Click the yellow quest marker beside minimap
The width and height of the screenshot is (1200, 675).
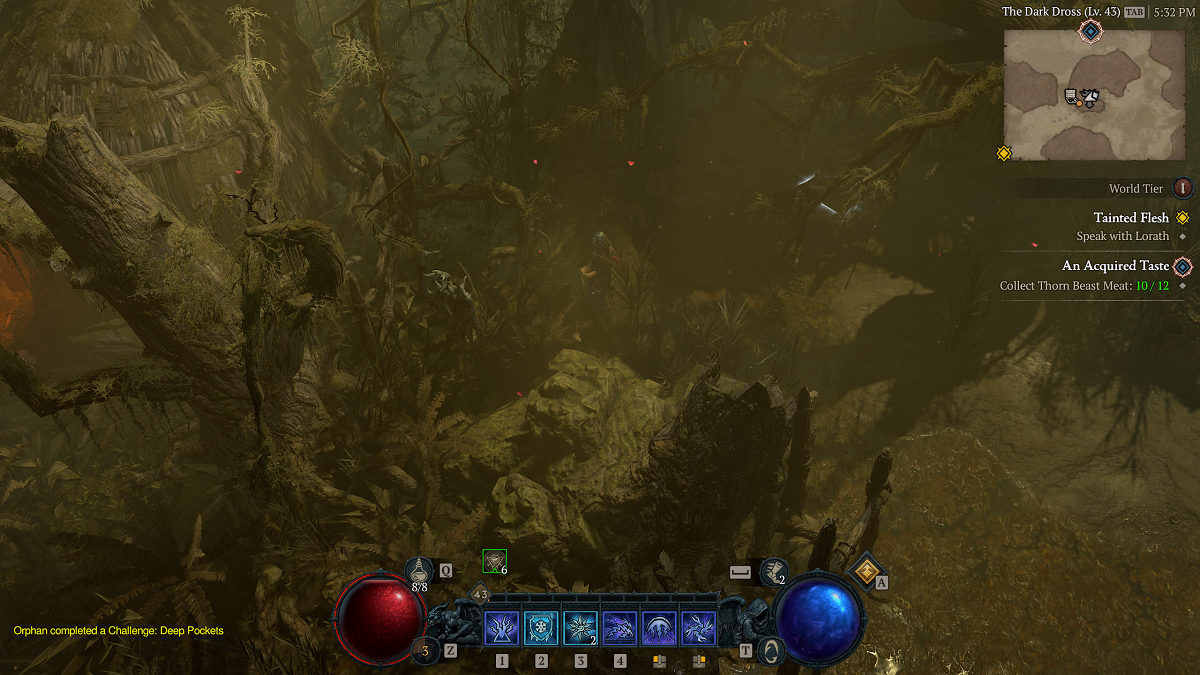point(1004,153)
